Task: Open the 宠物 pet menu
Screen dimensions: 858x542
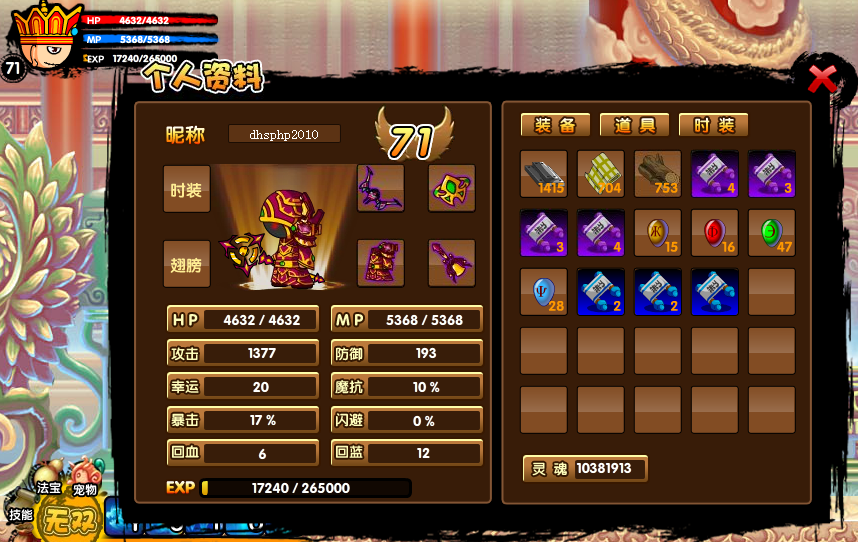Action: point(86,476)
